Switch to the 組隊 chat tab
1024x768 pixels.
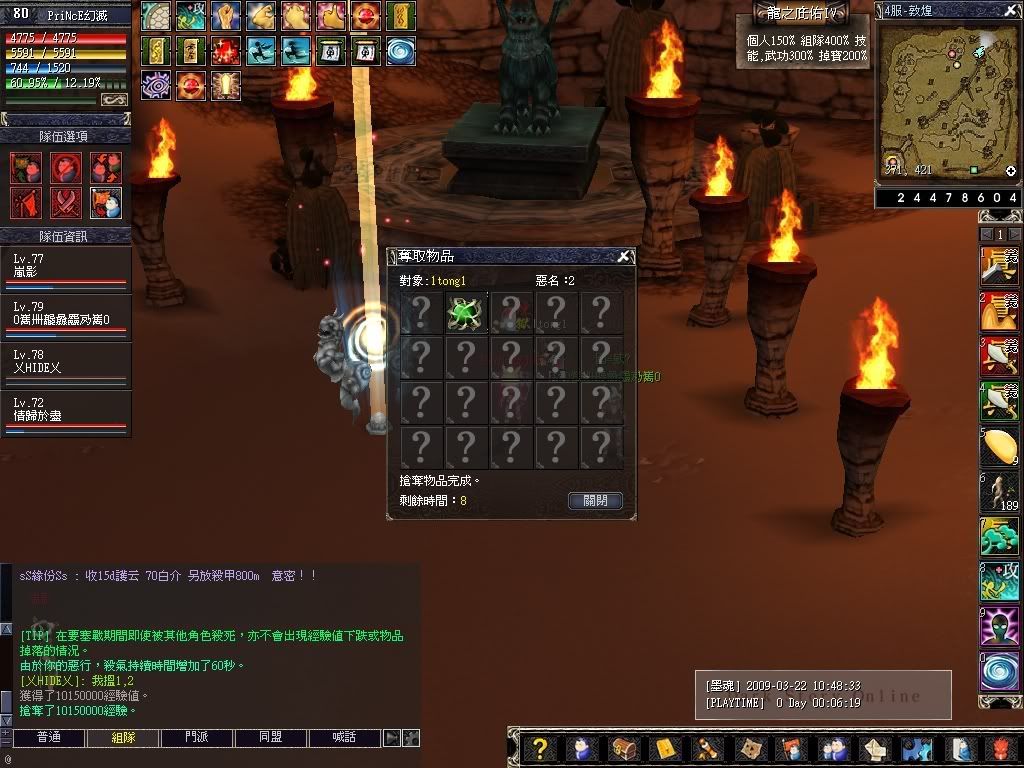122,738
